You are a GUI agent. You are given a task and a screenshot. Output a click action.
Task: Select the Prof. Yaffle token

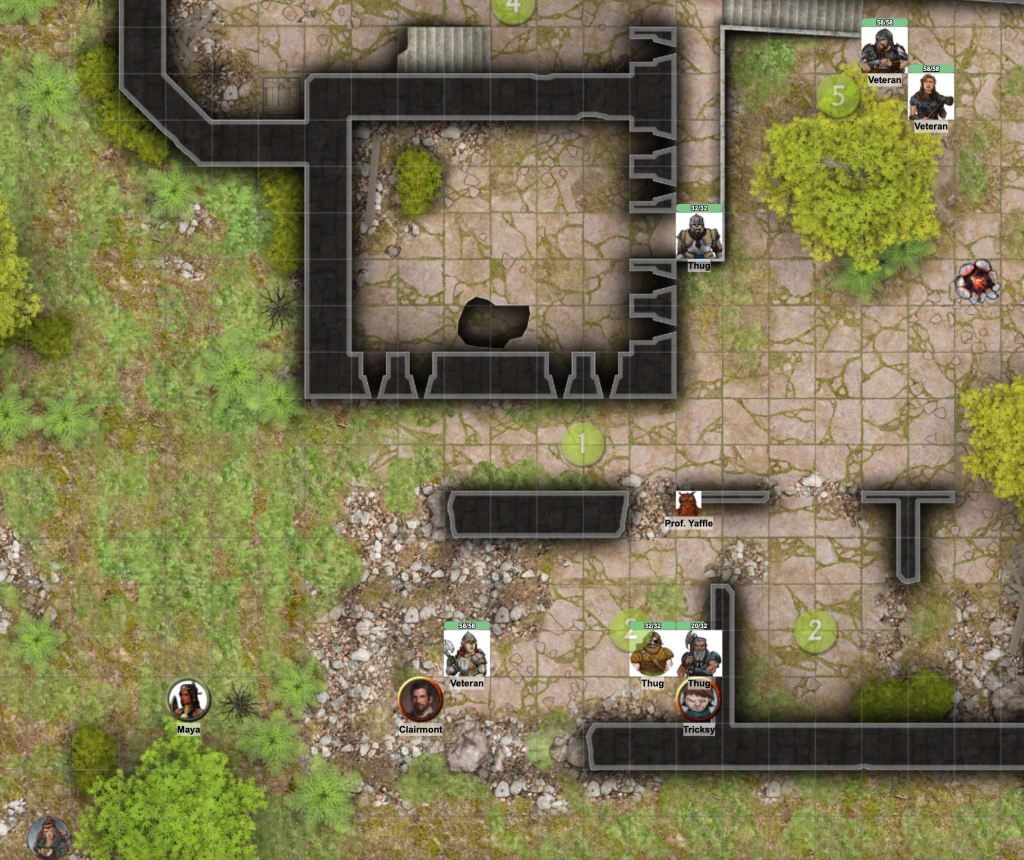688,503
